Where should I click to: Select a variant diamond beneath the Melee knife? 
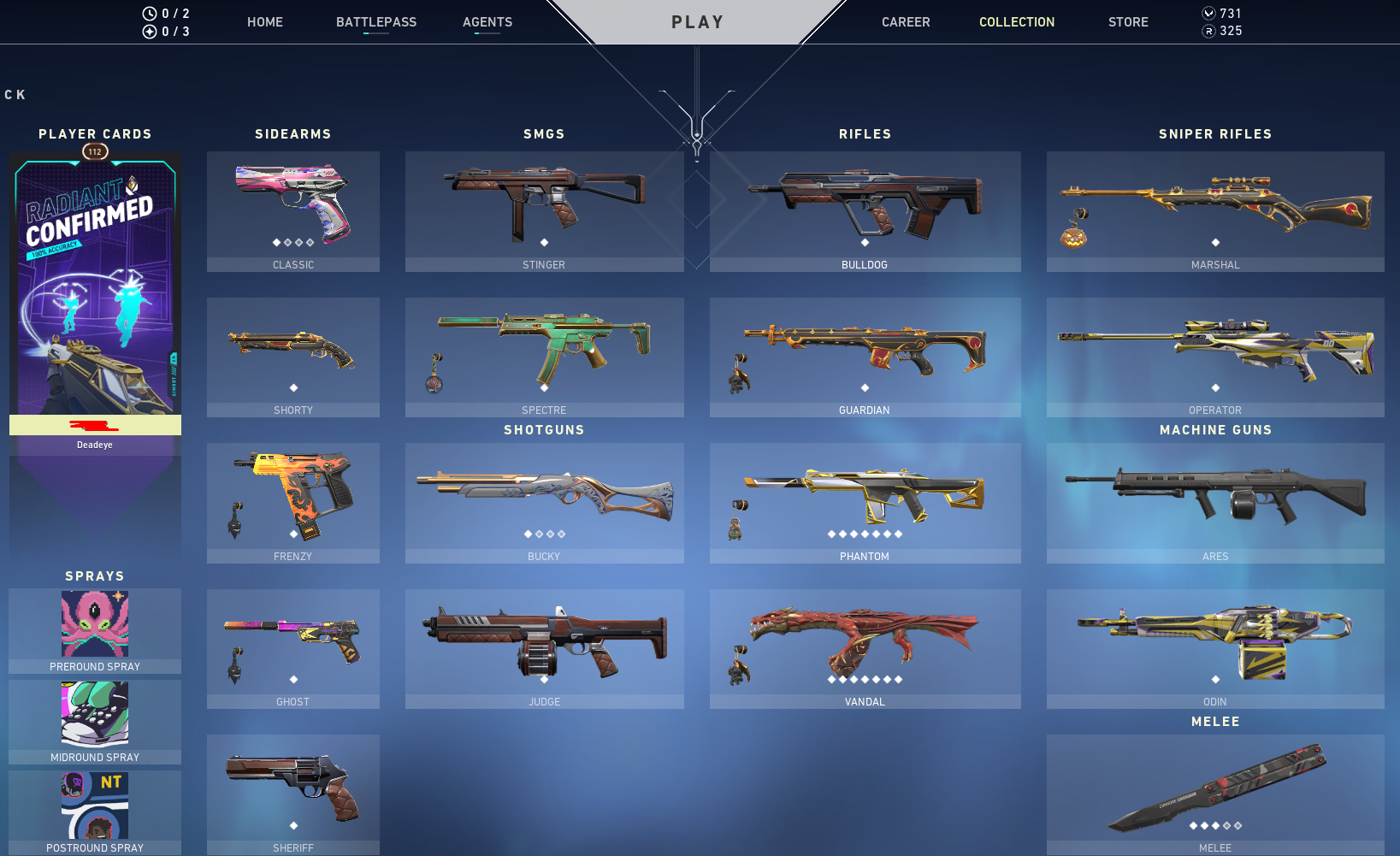coord(1215,826)
